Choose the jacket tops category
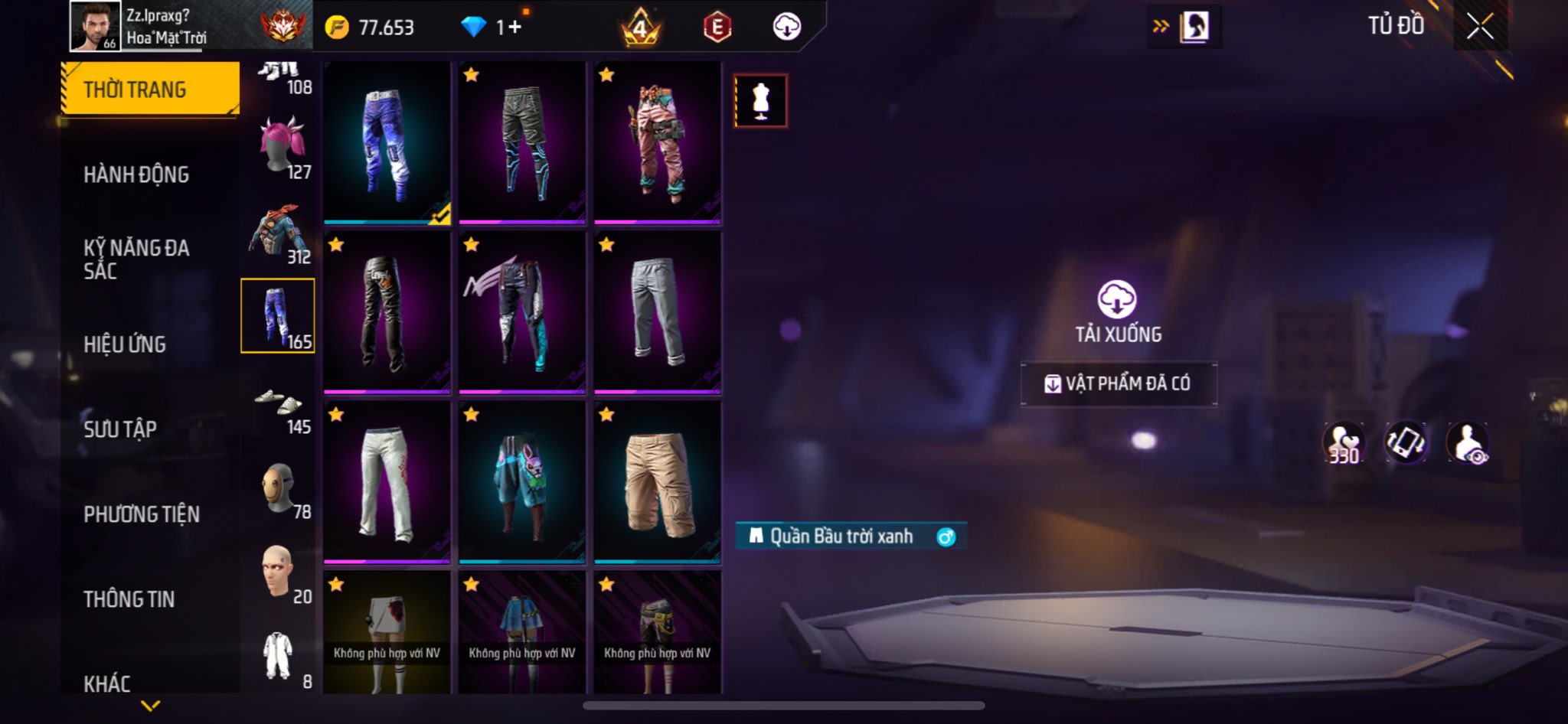Viewport: 1568px width, 724px height. tap(278, 233)
